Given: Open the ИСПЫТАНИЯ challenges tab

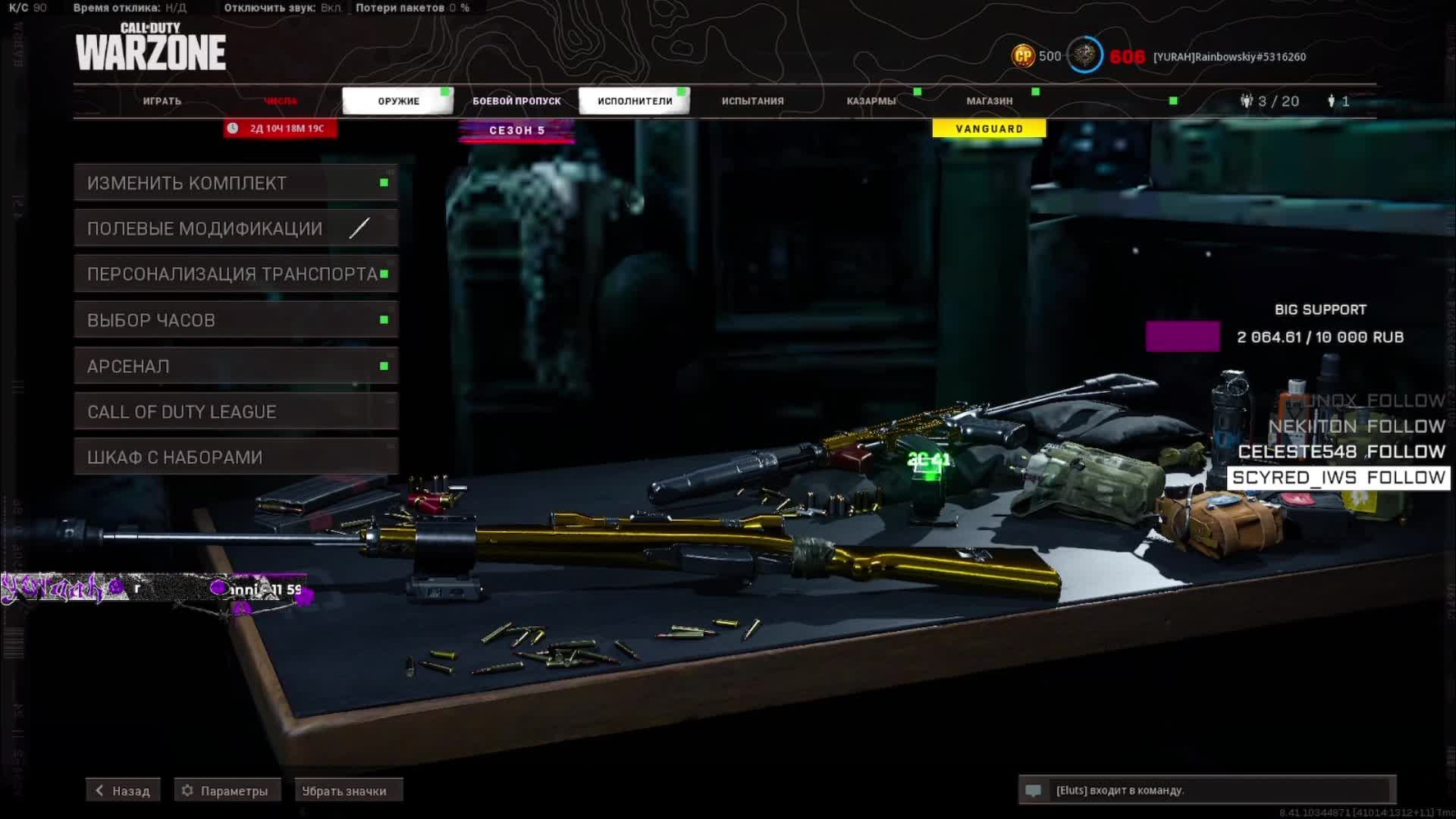Looking at the screenshot, I should point(752,101).
